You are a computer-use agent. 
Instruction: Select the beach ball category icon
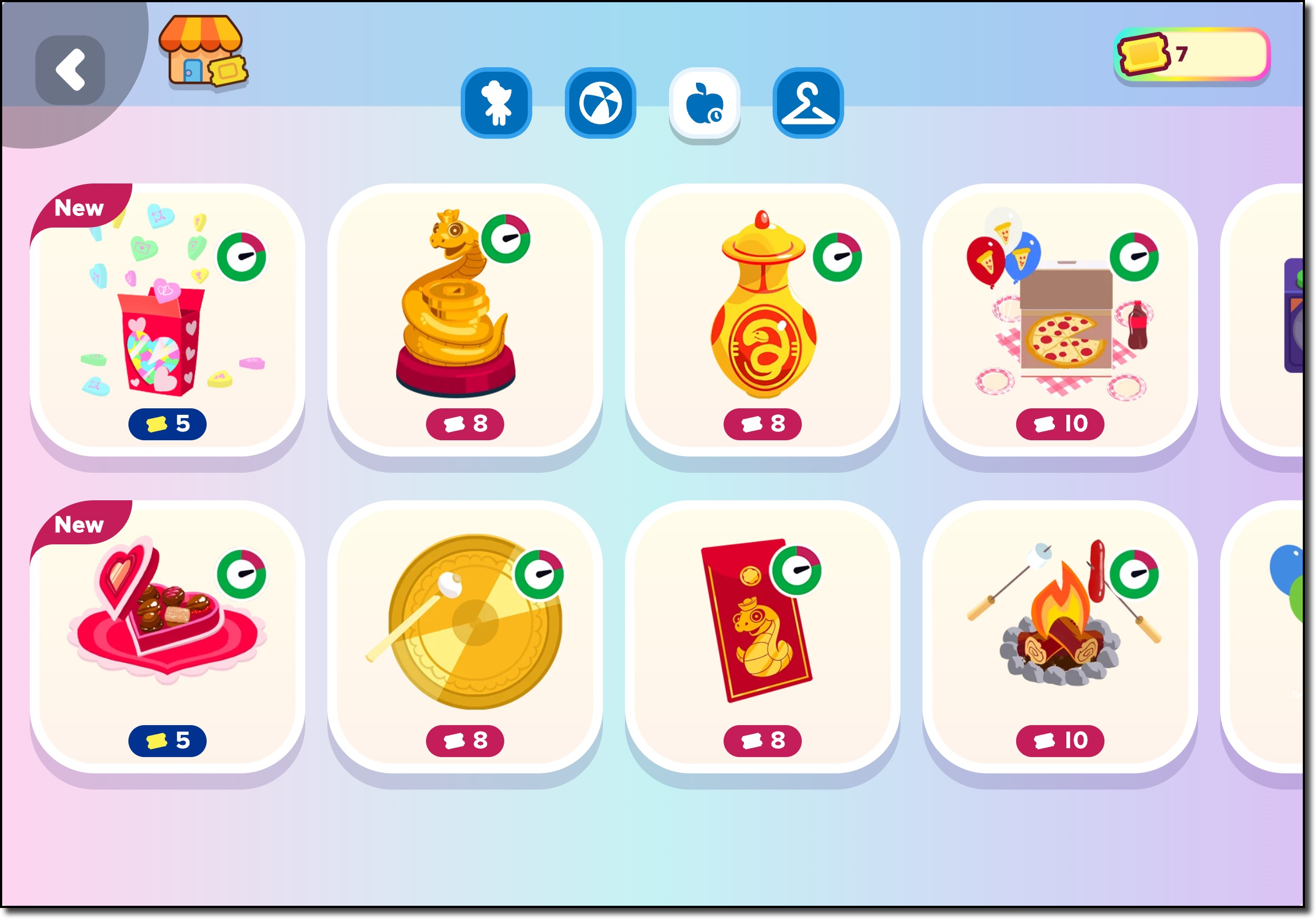[600, 105]
